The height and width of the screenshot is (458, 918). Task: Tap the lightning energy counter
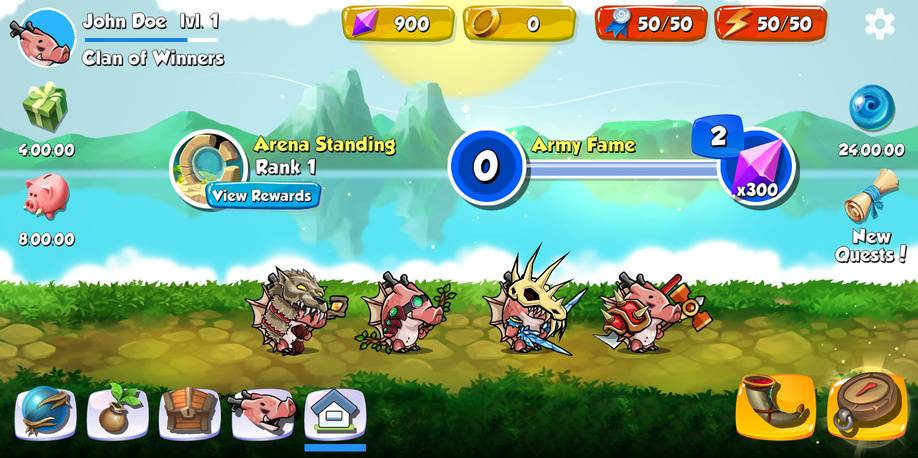(x=770, y=23)
